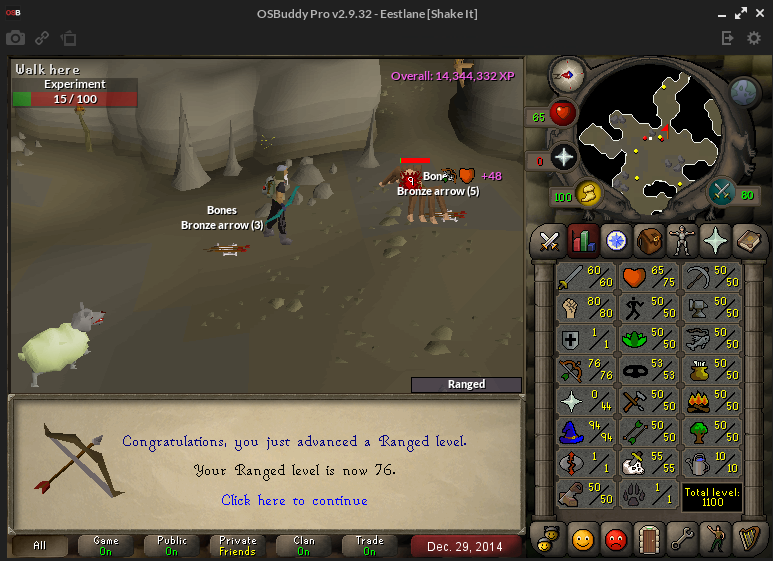Open the Worn Equipment tab

point(682,240)
